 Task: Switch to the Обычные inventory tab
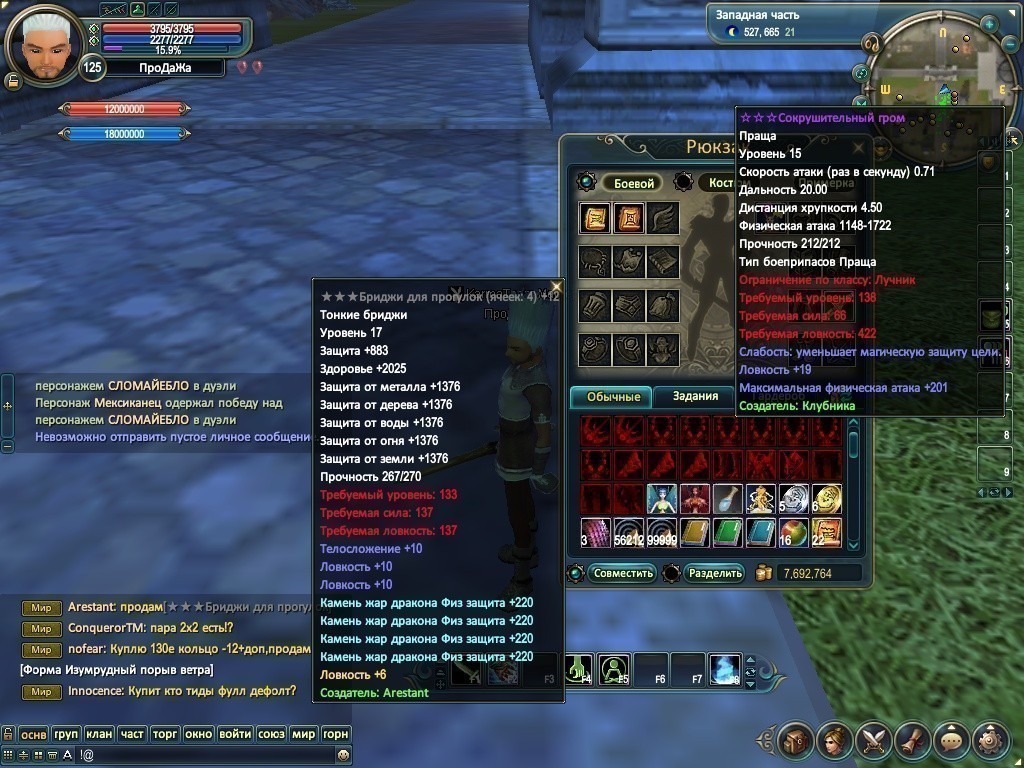pyautogui.click(x=613, y=397)
